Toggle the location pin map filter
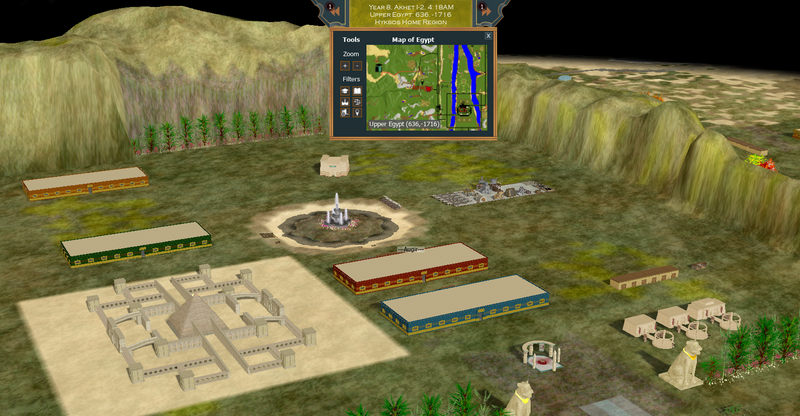The height and width of the screenshot is (416, 800). (357, 112)
